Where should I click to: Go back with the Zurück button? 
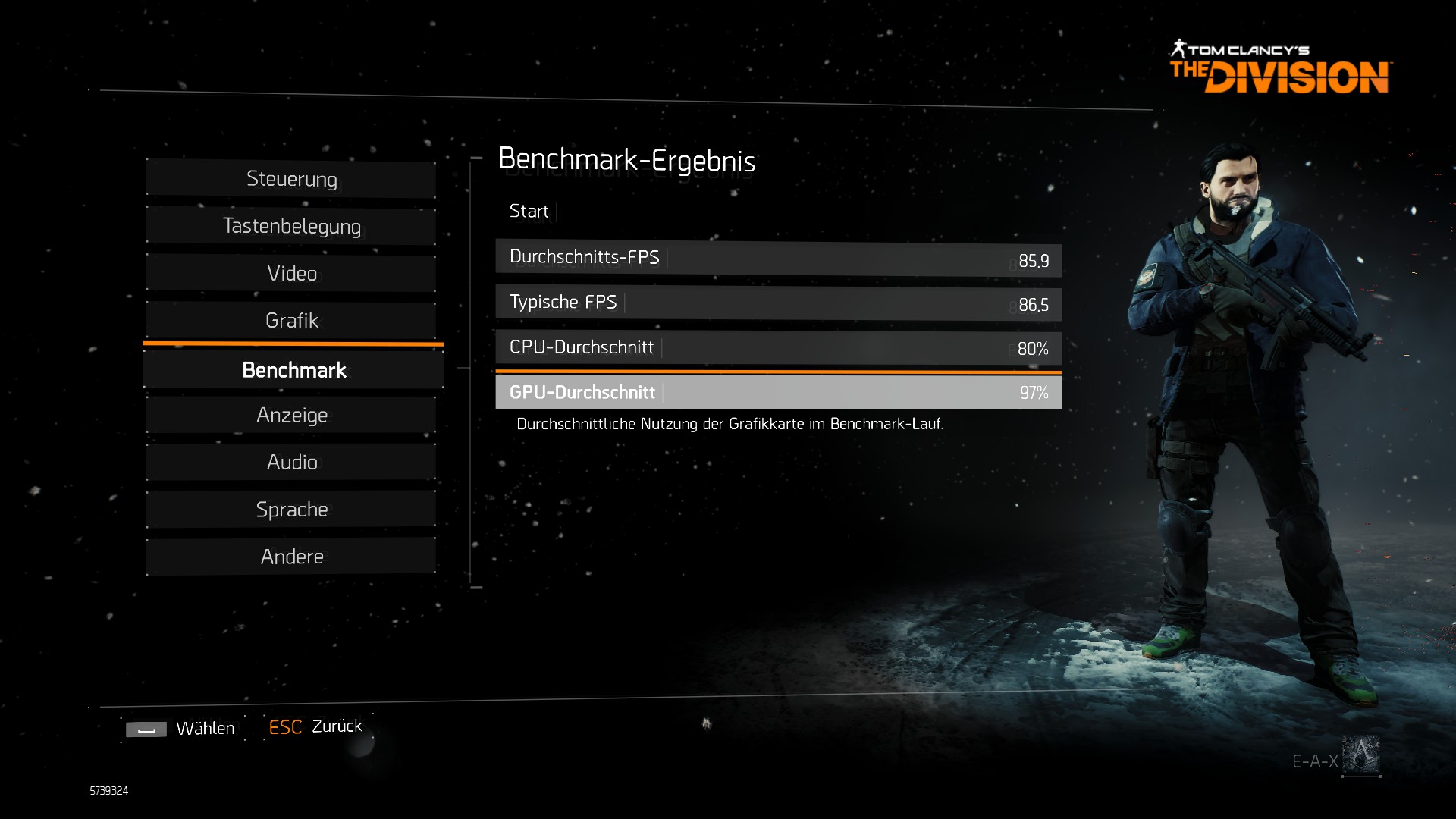(317, 726)
